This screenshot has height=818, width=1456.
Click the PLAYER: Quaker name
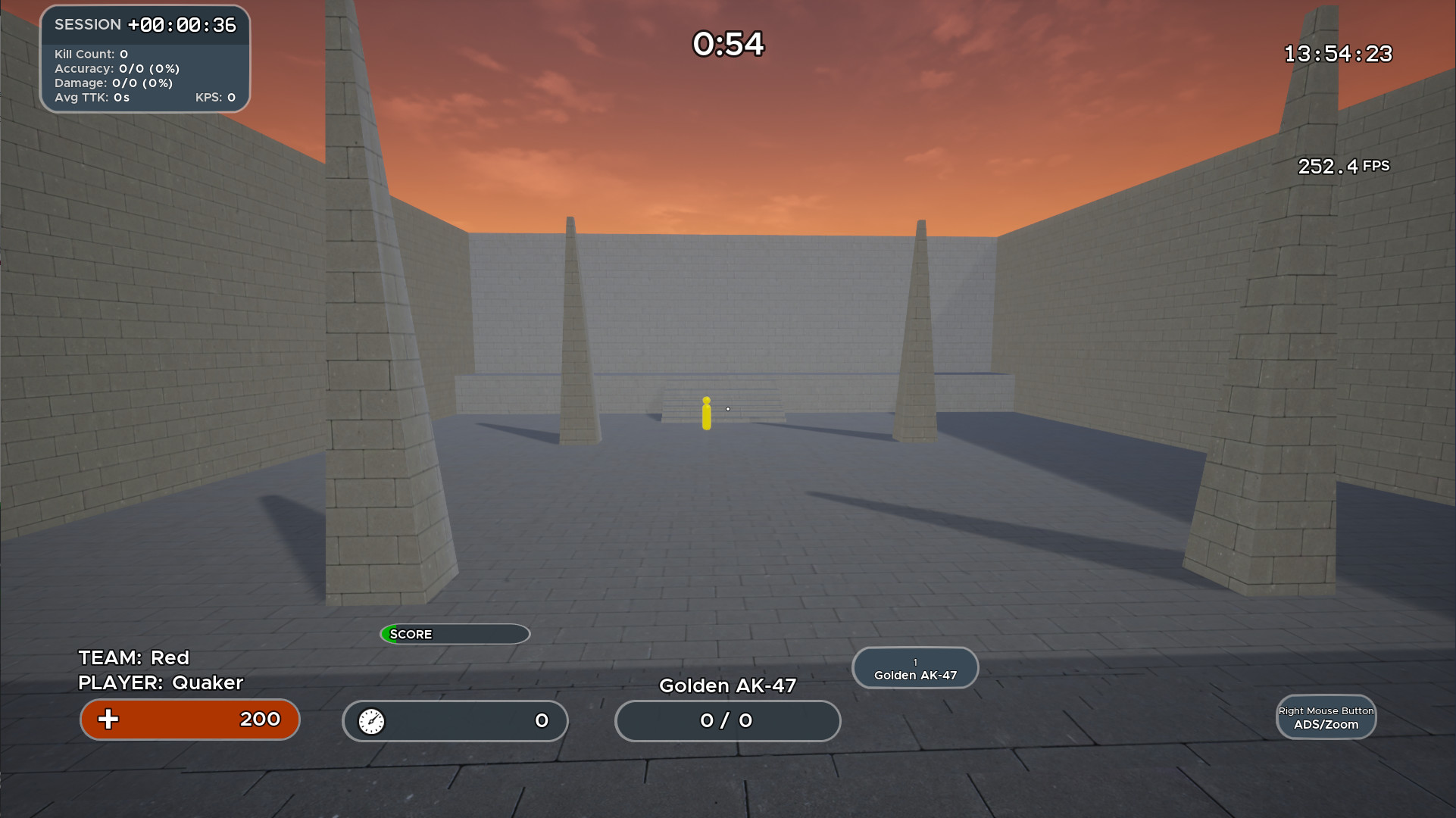160,682
